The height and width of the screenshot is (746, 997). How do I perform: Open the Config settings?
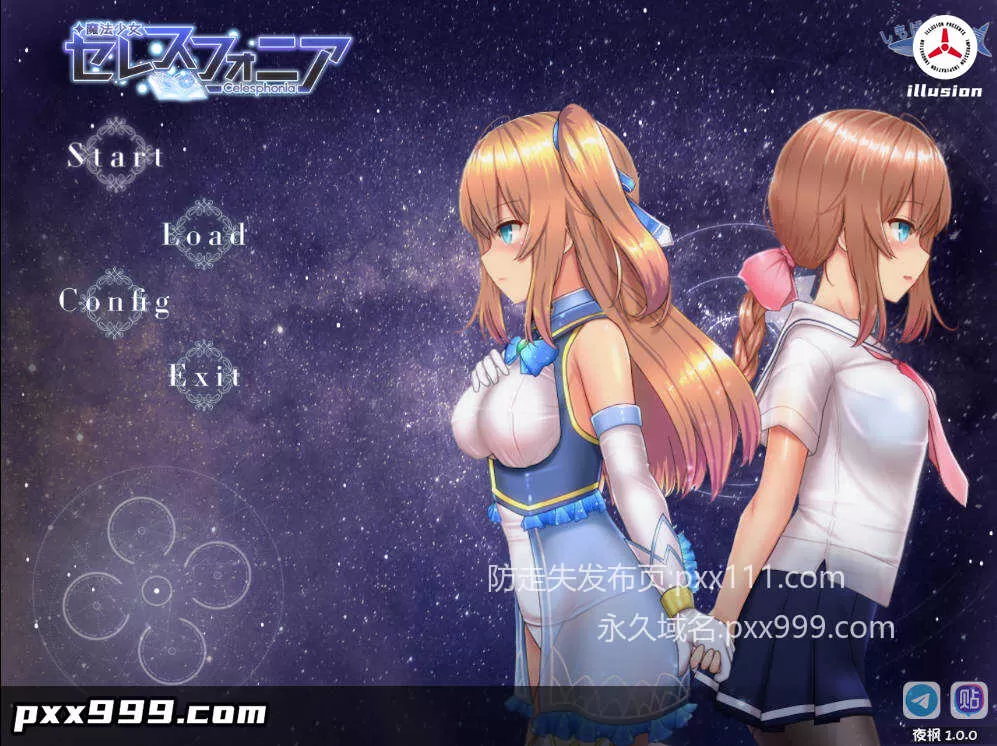point(114,300)
